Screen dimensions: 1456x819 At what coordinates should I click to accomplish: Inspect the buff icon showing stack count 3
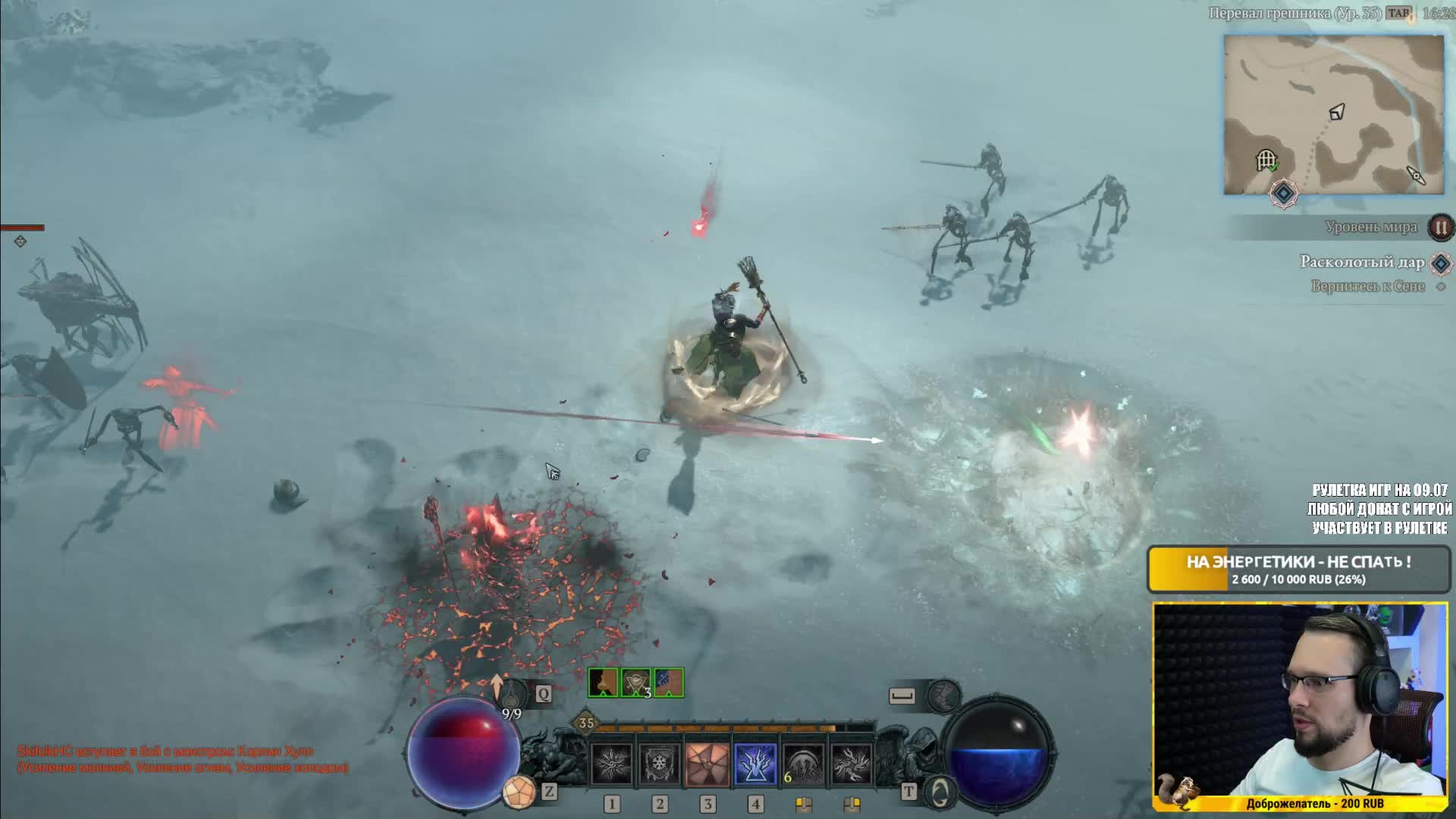click(636, 682)
